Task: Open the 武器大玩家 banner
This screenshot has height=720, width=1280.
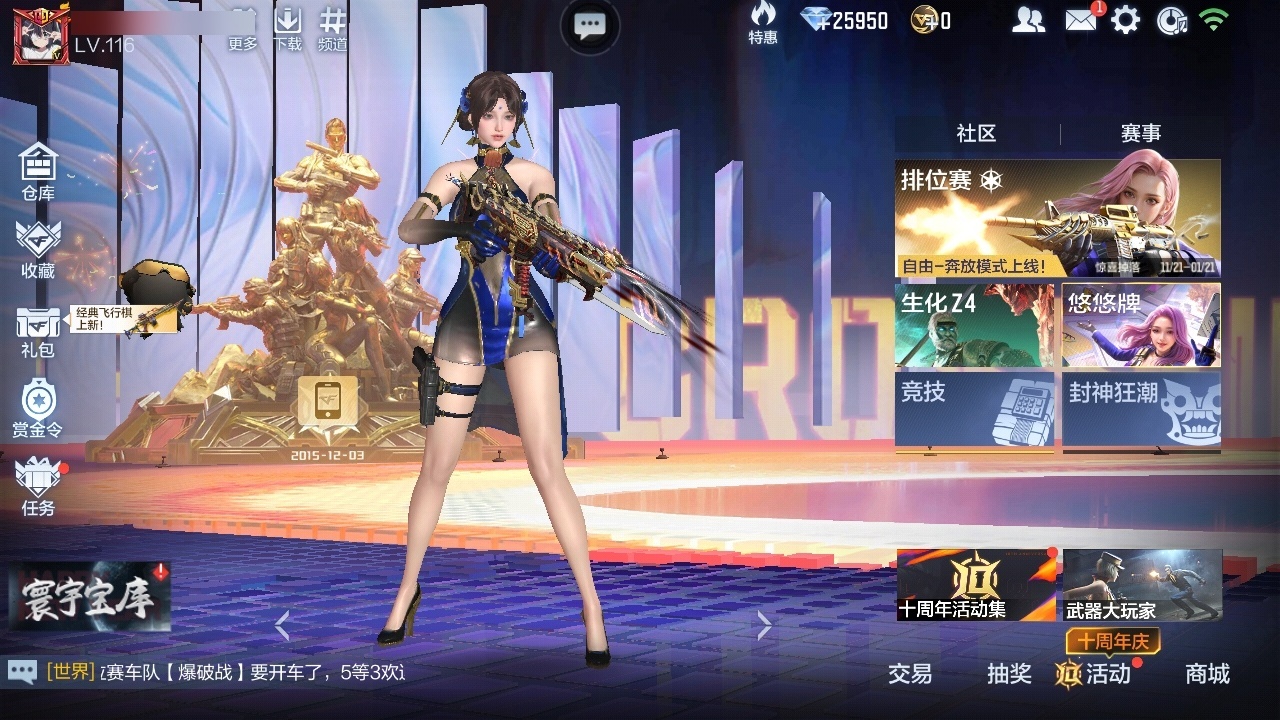Action: [x=1142, y=585]
